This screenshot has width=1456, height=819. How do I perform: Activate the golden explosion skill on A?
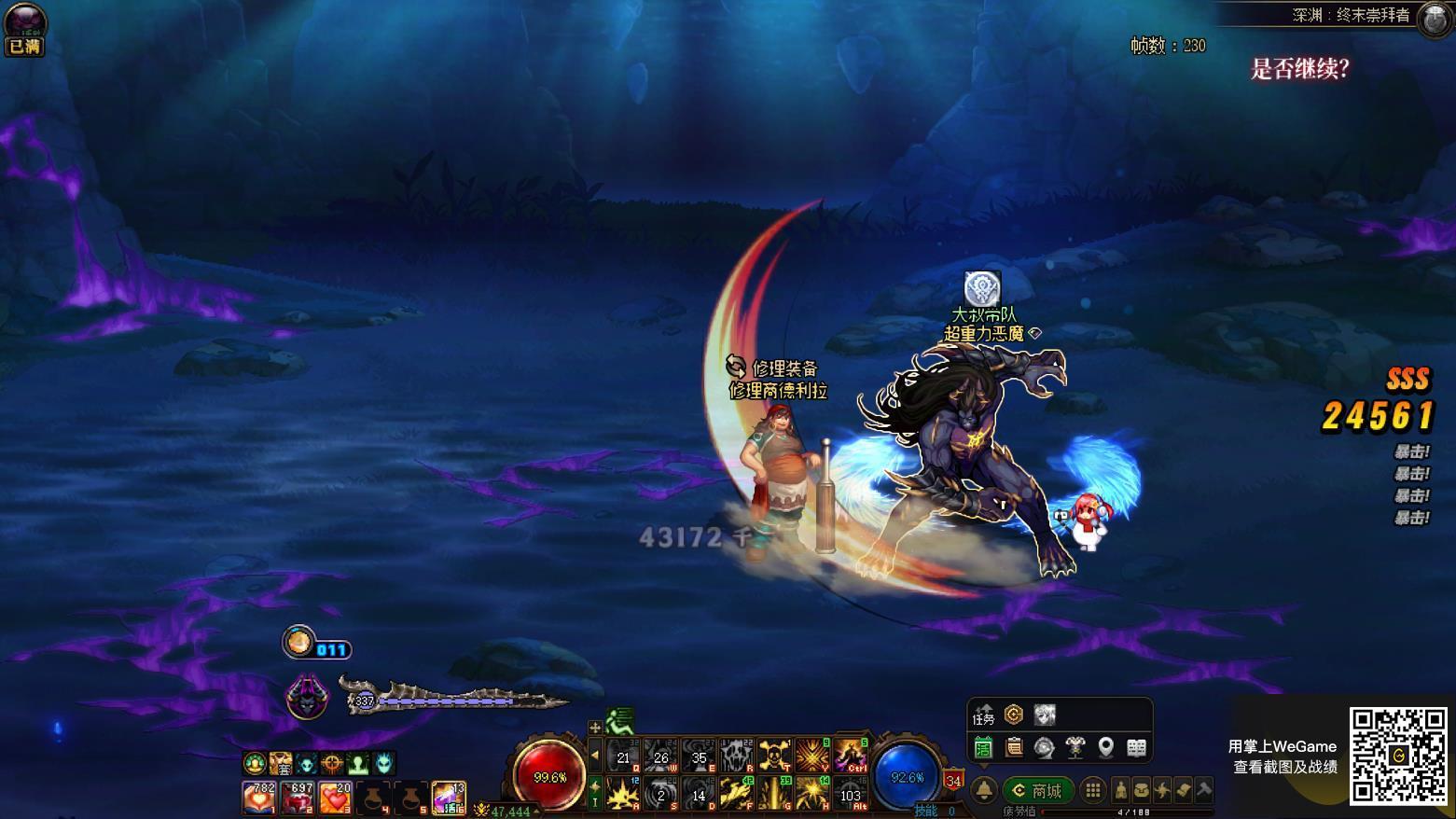pos(623,794)
